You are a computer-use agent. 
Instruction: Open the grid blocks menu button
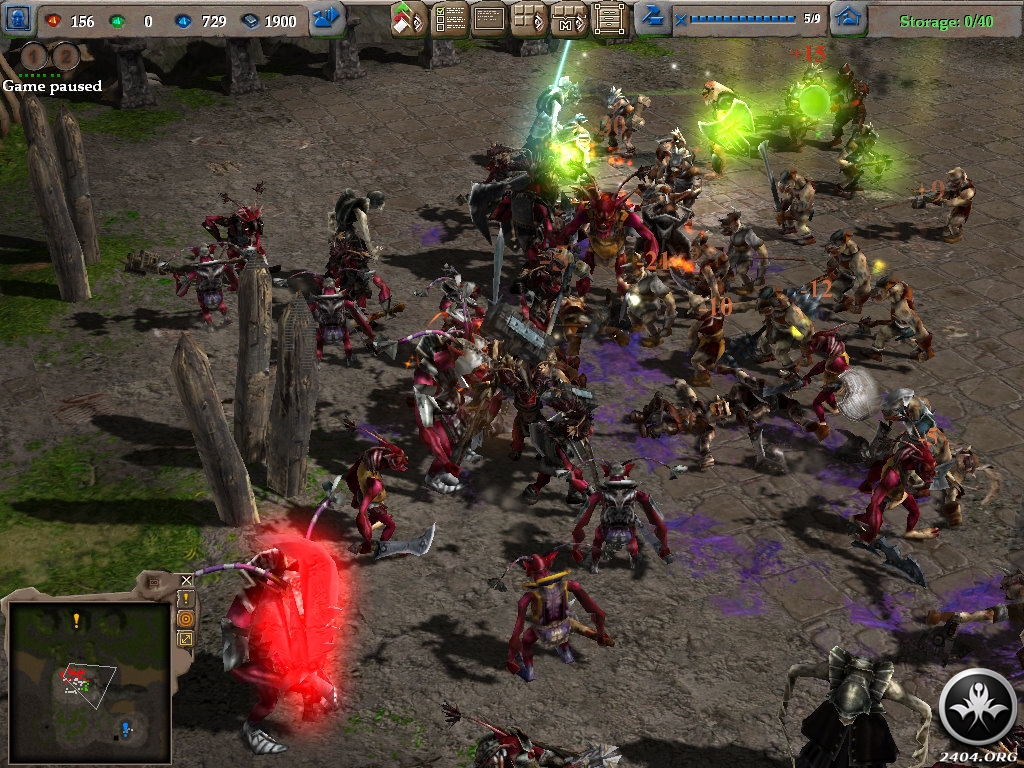(529, 19)
